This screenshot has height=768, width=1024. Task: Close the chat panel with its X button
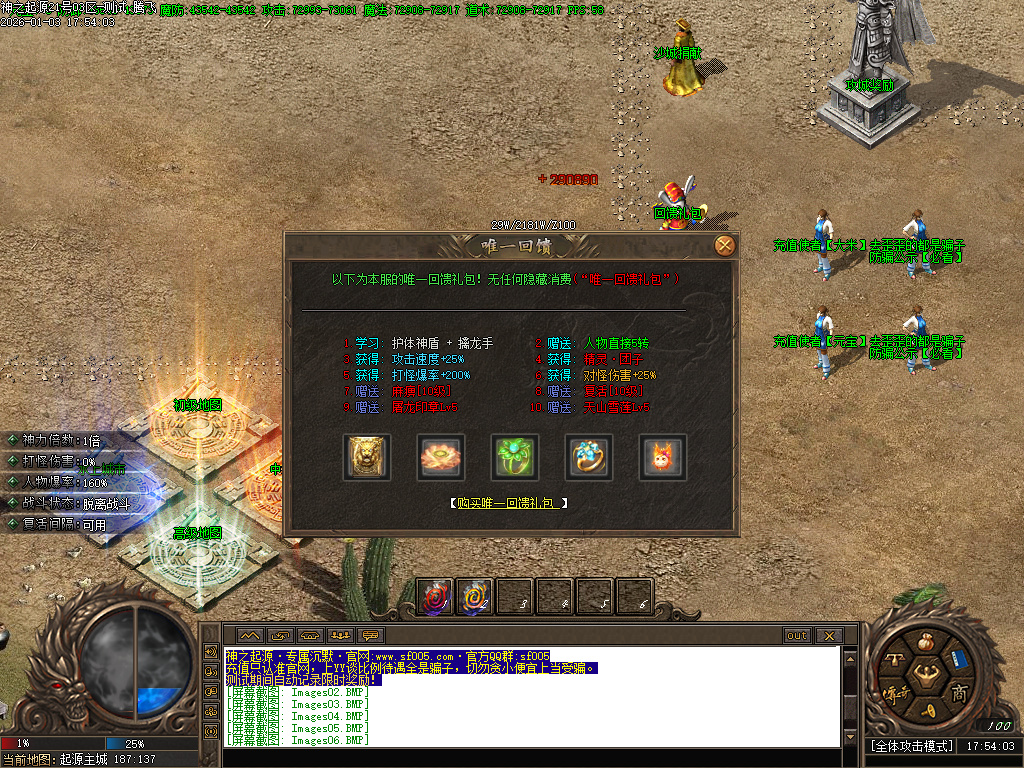(x=828, y=636)
